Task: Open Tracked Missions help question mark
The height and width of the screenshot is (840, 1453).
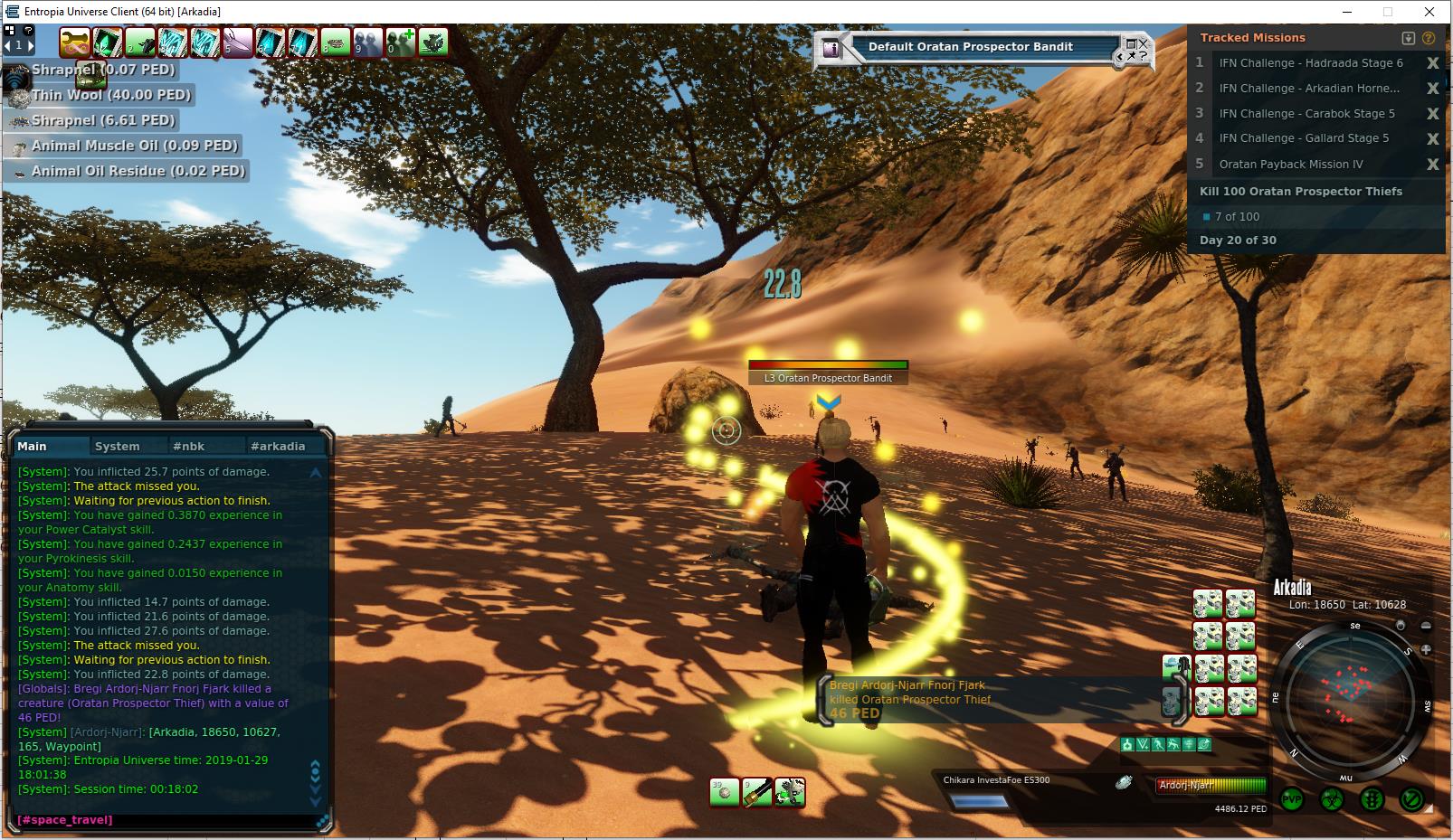Action: pyautogui.click(x=1429, y=38)
